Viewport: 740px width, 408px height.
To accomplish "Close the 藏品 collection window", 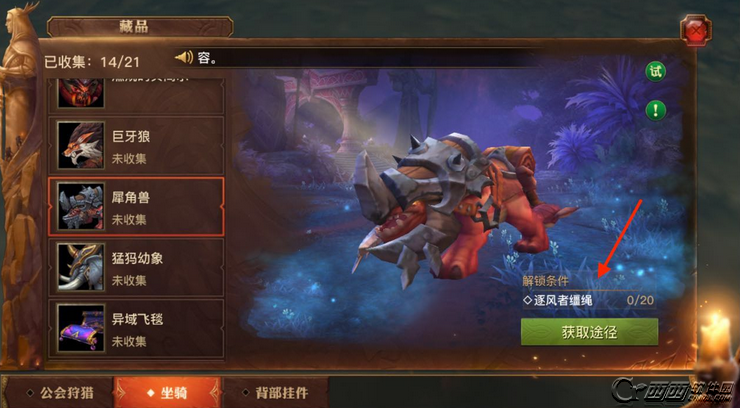I will [694, 32].
